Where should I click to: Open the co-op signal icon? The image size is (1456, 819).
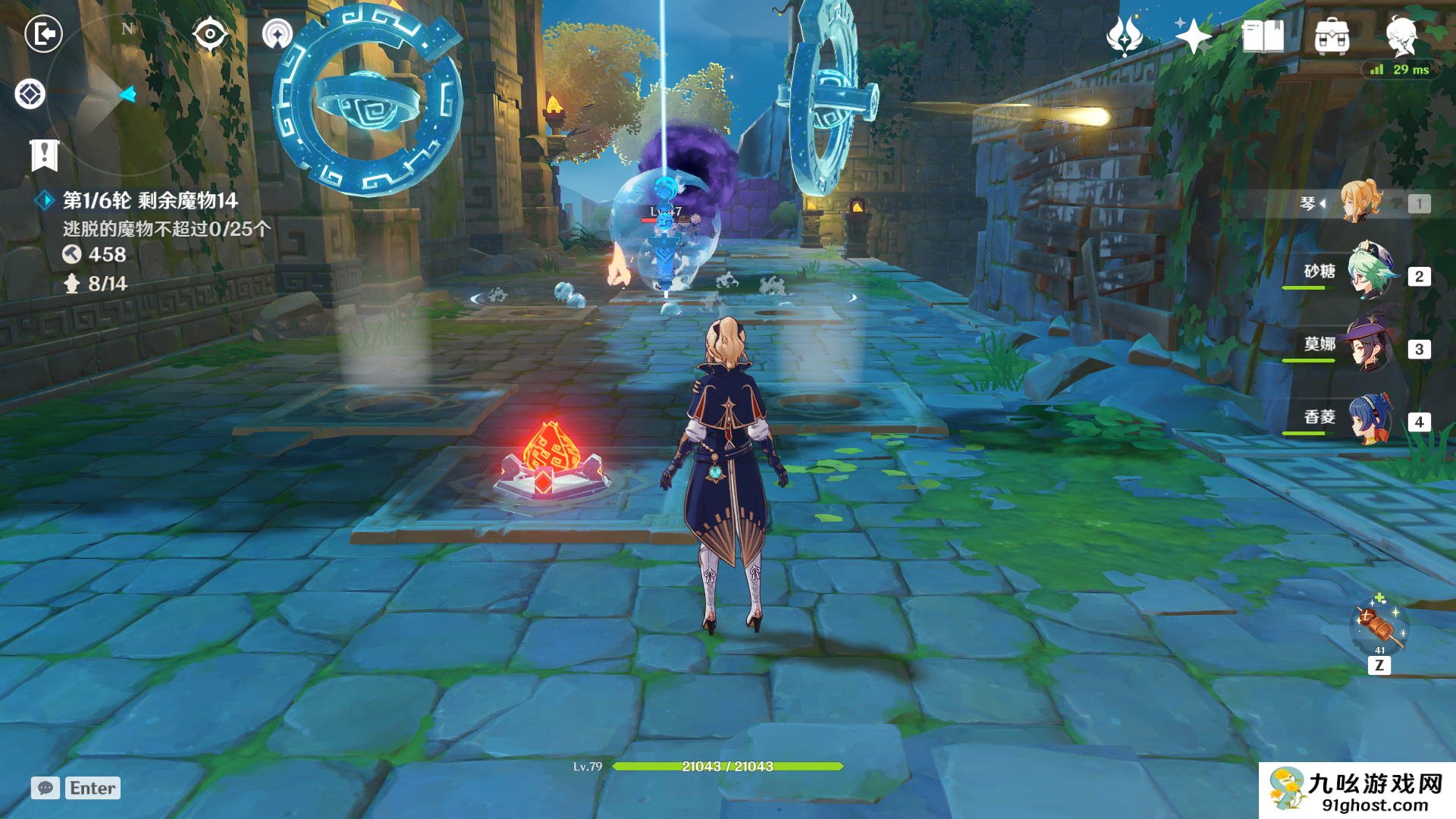click(277, 34)
